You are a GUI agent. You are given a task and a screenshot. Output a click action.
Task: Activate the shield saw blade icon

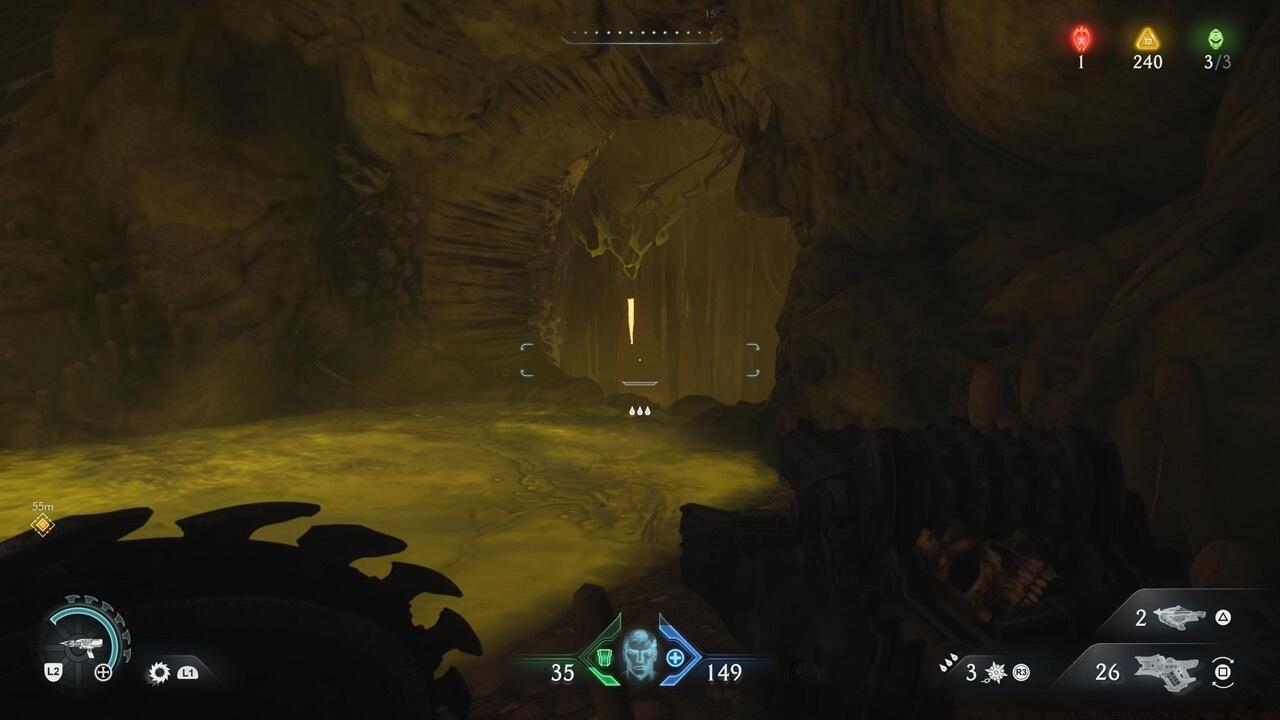point(159,673)
